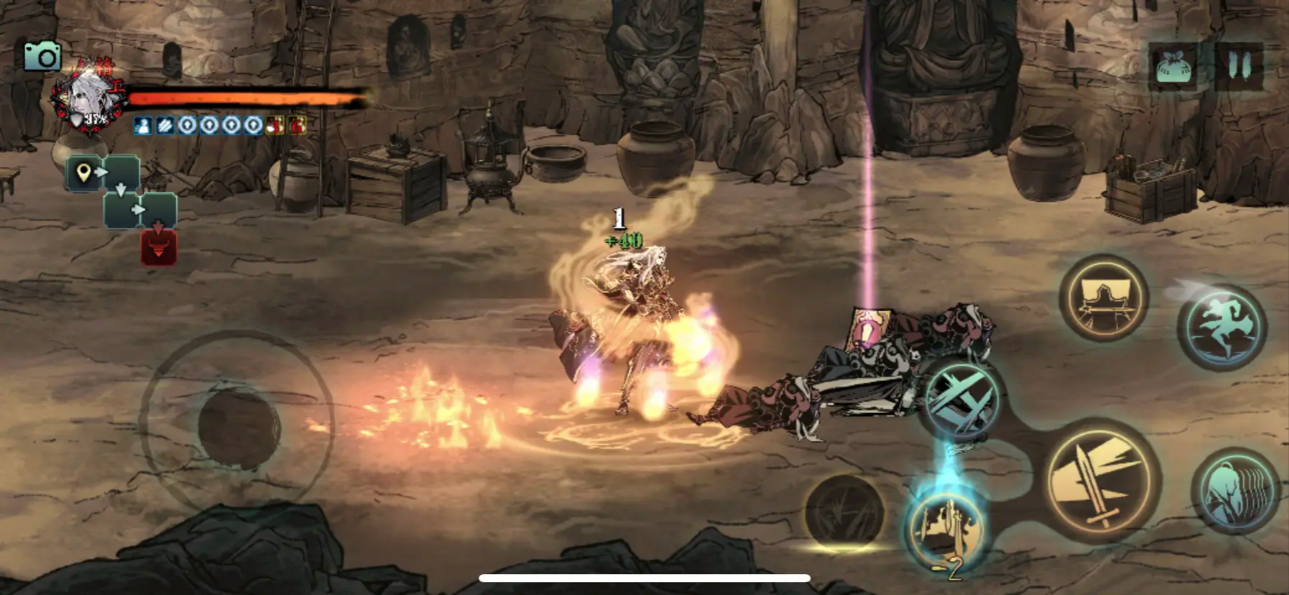The height and width of the screenshot is (595, 1289).
Task: Activate the crossed slashes skill
Action: click(961, 400)
